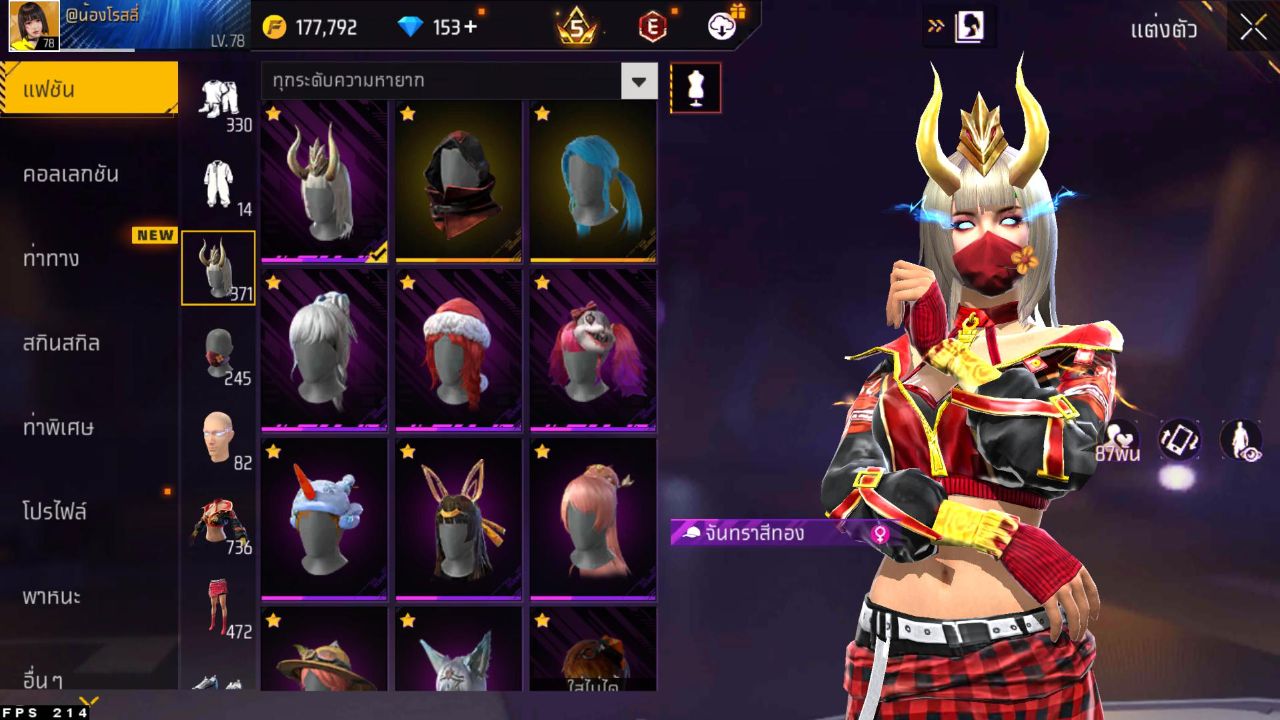Open the player profile avatar
This screenshot has height=720, width=1280.
coord(34,26)
